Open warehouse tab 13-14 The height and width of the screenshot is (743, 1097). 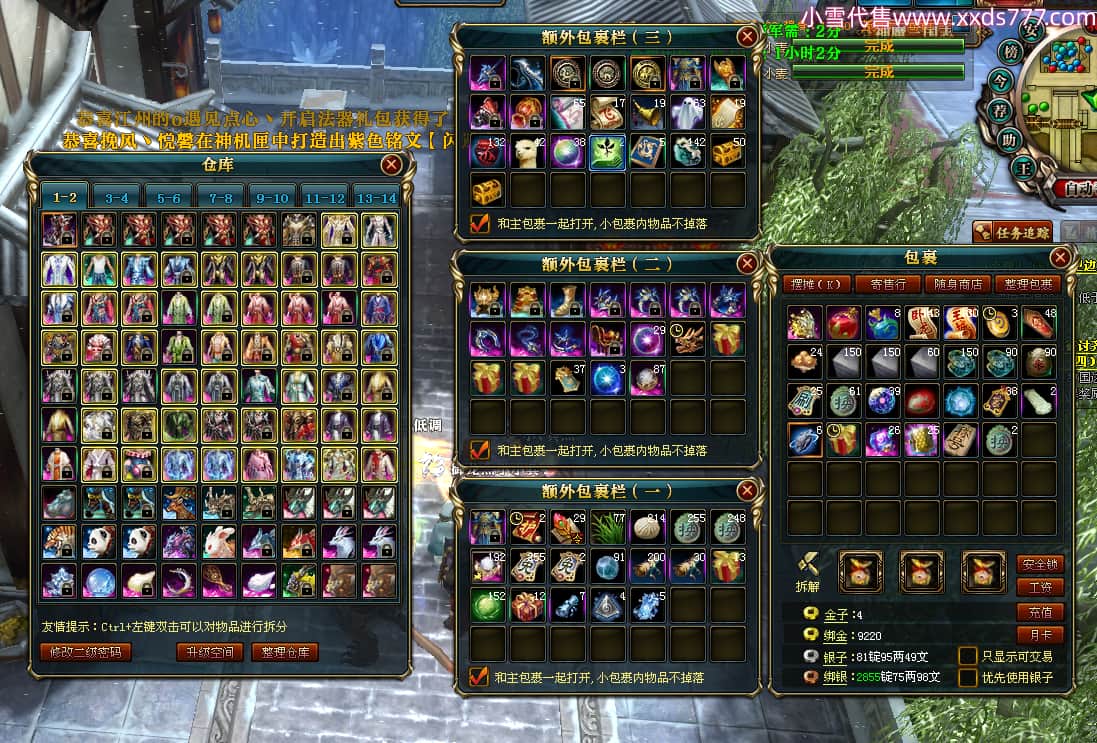[376, 198]
